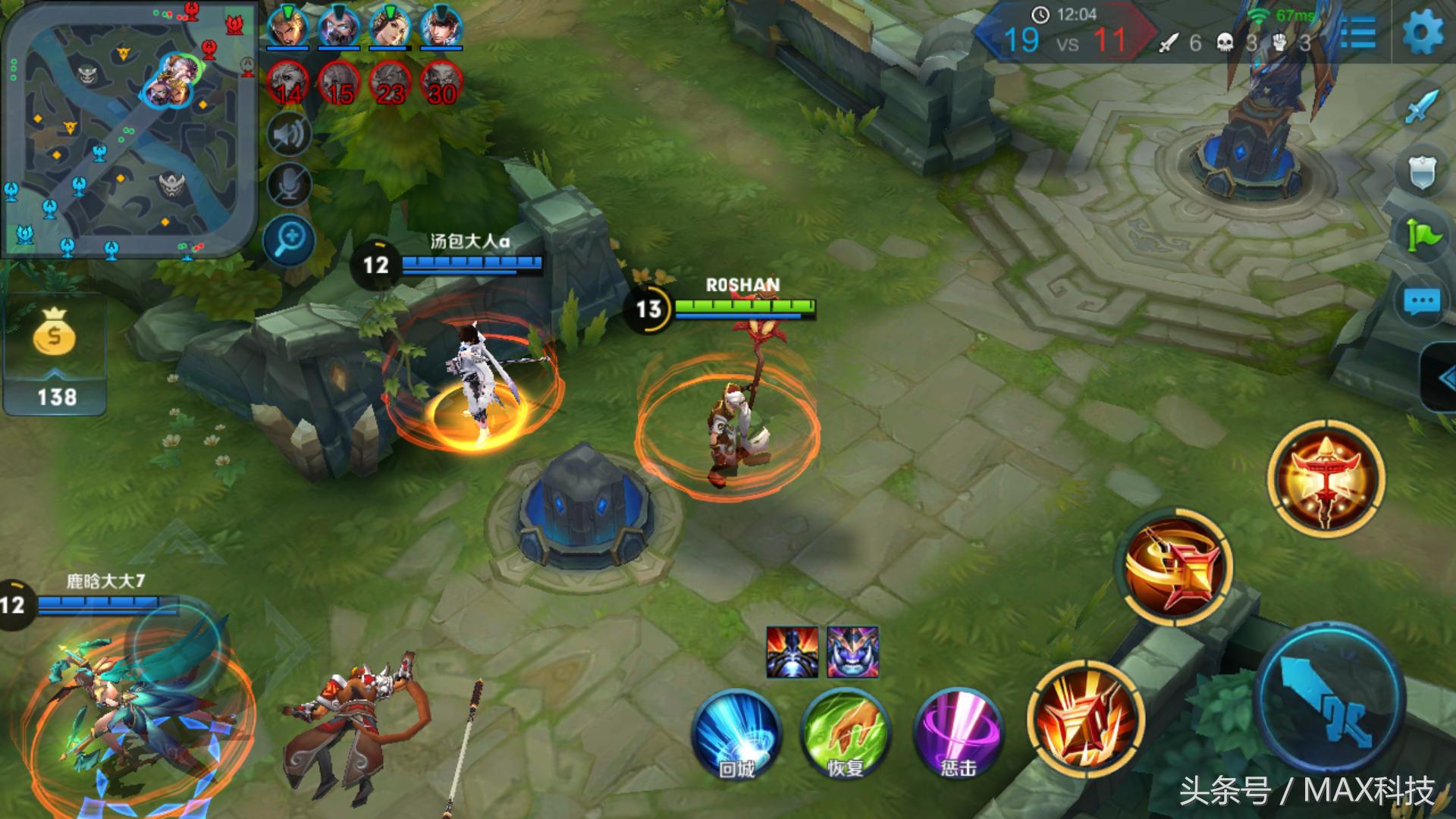
Task: Send the attack sword signal
Action: (x=1421, y=108)
